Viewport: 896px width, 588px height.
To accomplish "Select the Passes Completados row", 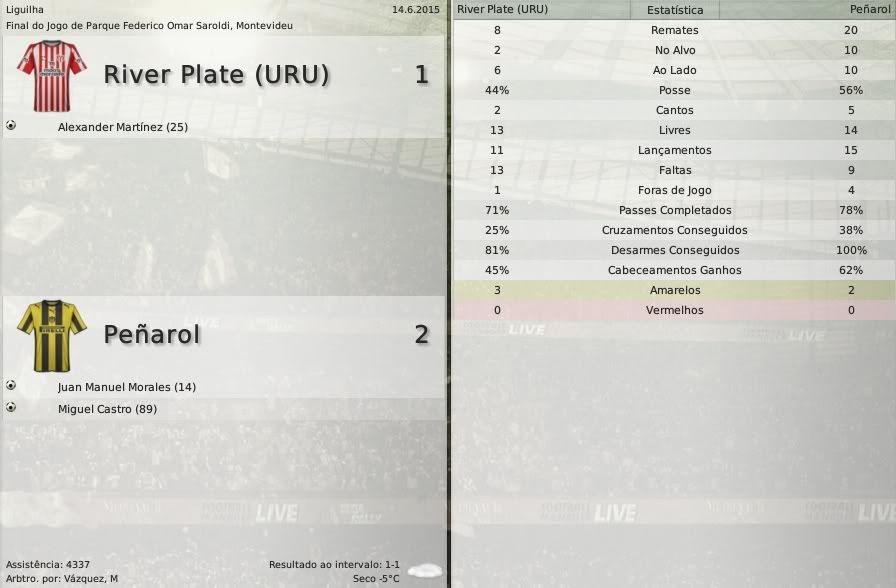I will pos(674,210).
